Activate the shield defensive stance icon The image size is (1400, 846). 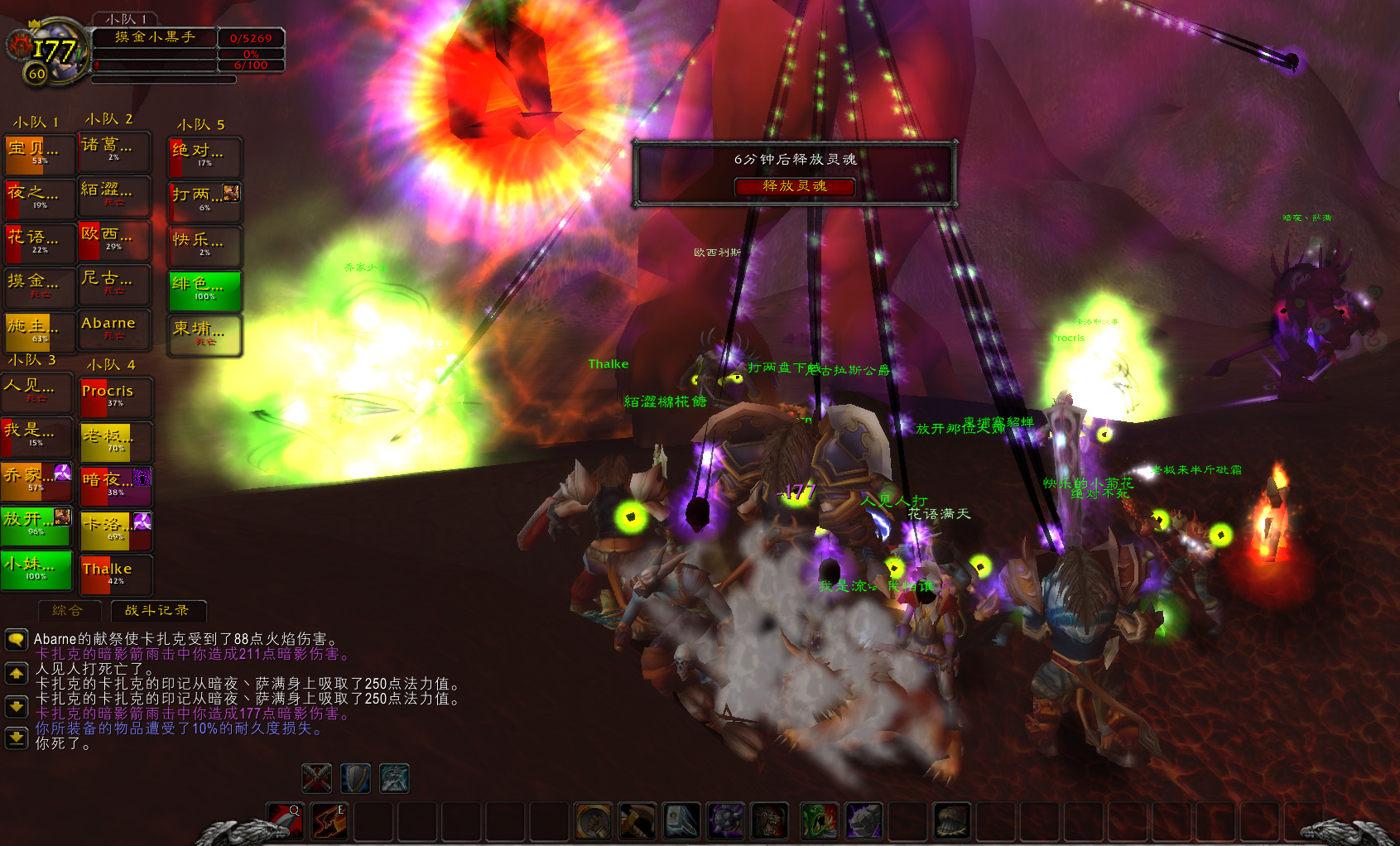(x=355, y=778)
